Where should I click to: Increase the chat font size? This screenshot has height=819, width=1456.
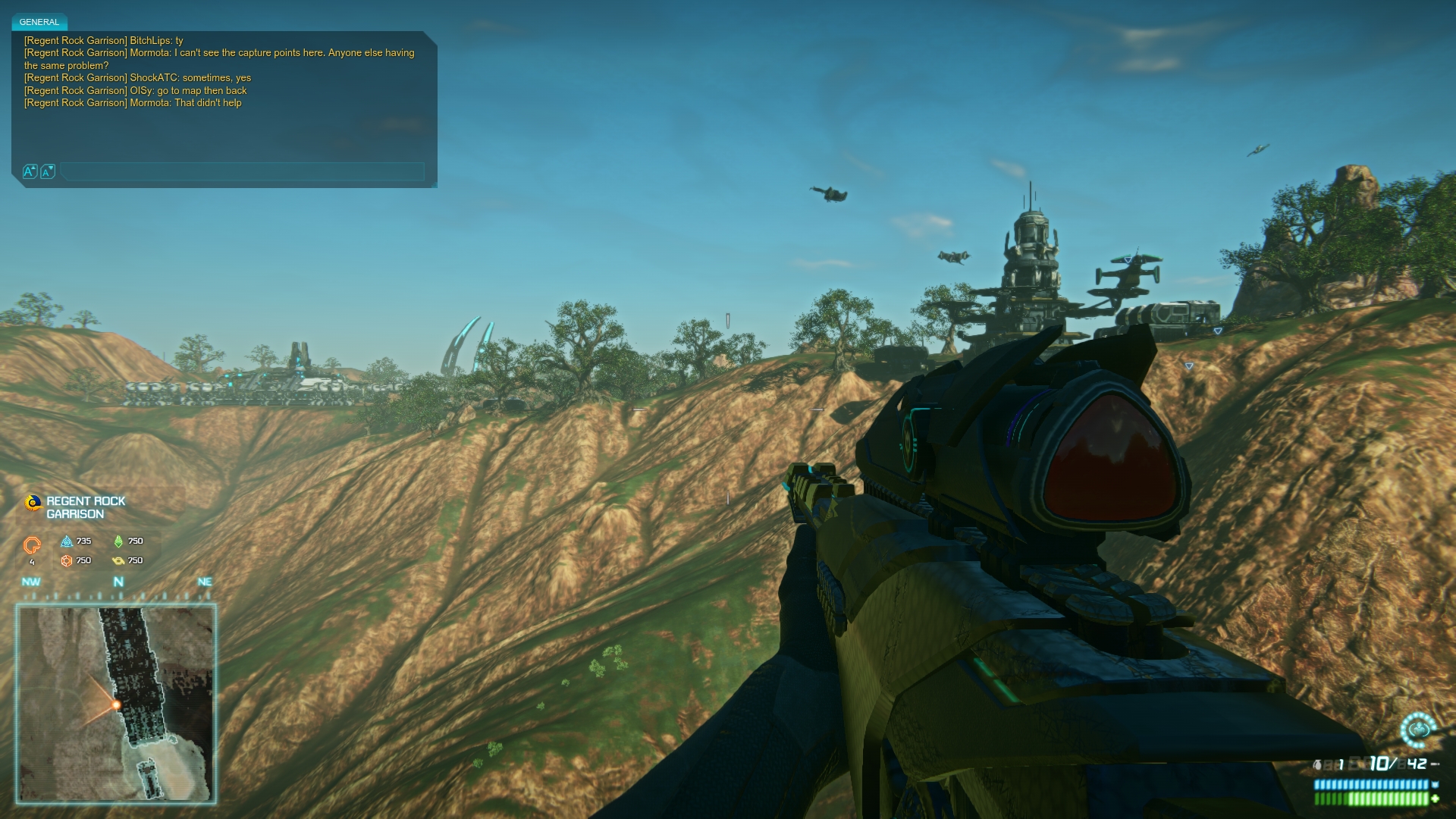pyautogui.click(x=30, y=171)
